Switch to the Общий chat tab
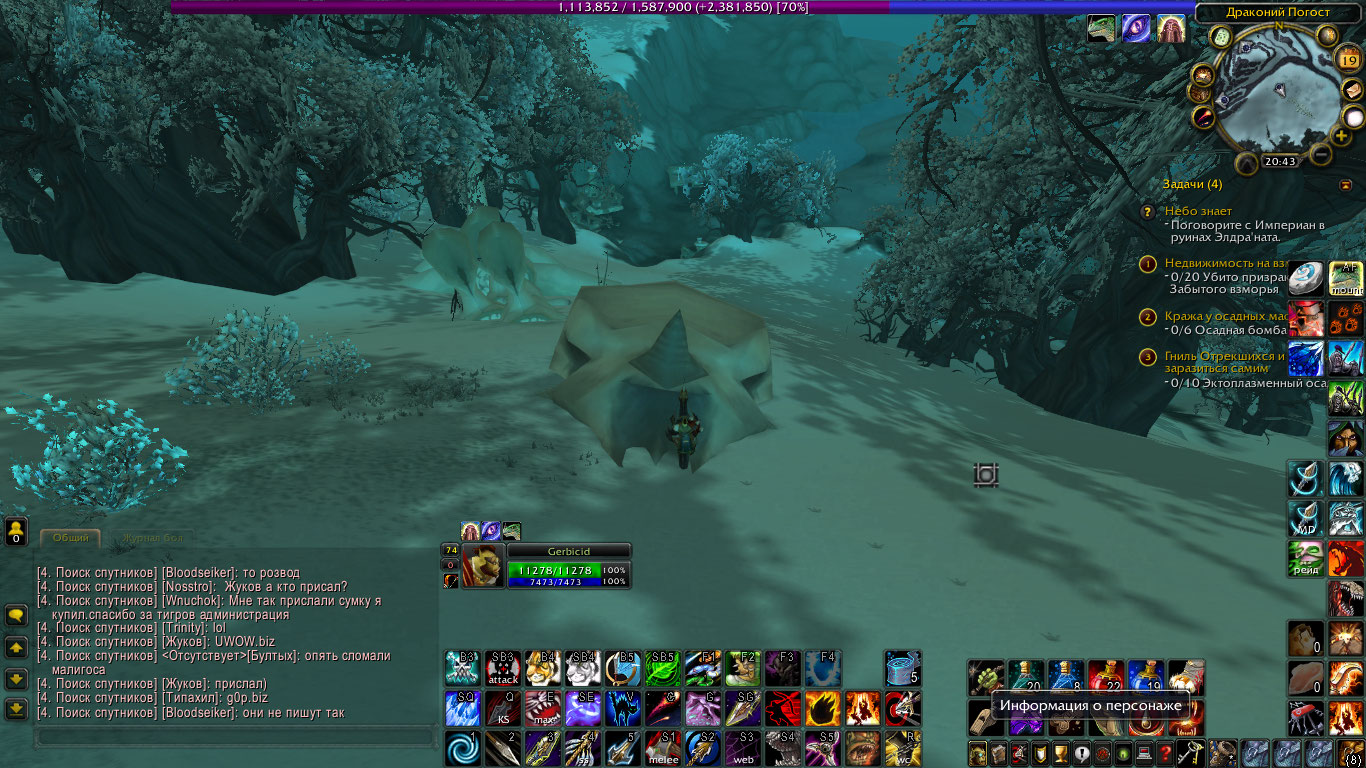This screenshot has width=1366, height=768. tap(71, 538)
